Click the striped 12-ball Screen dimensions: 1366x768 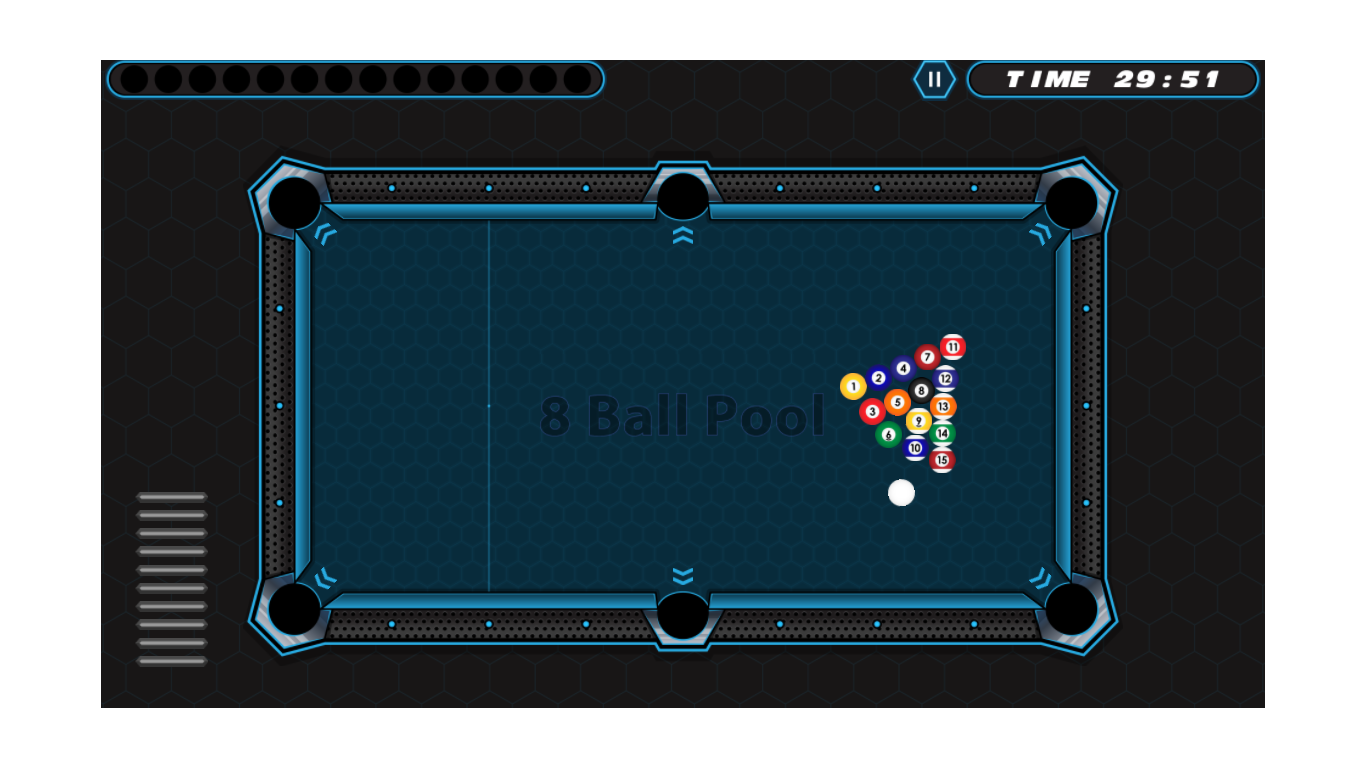pos(945,377)
